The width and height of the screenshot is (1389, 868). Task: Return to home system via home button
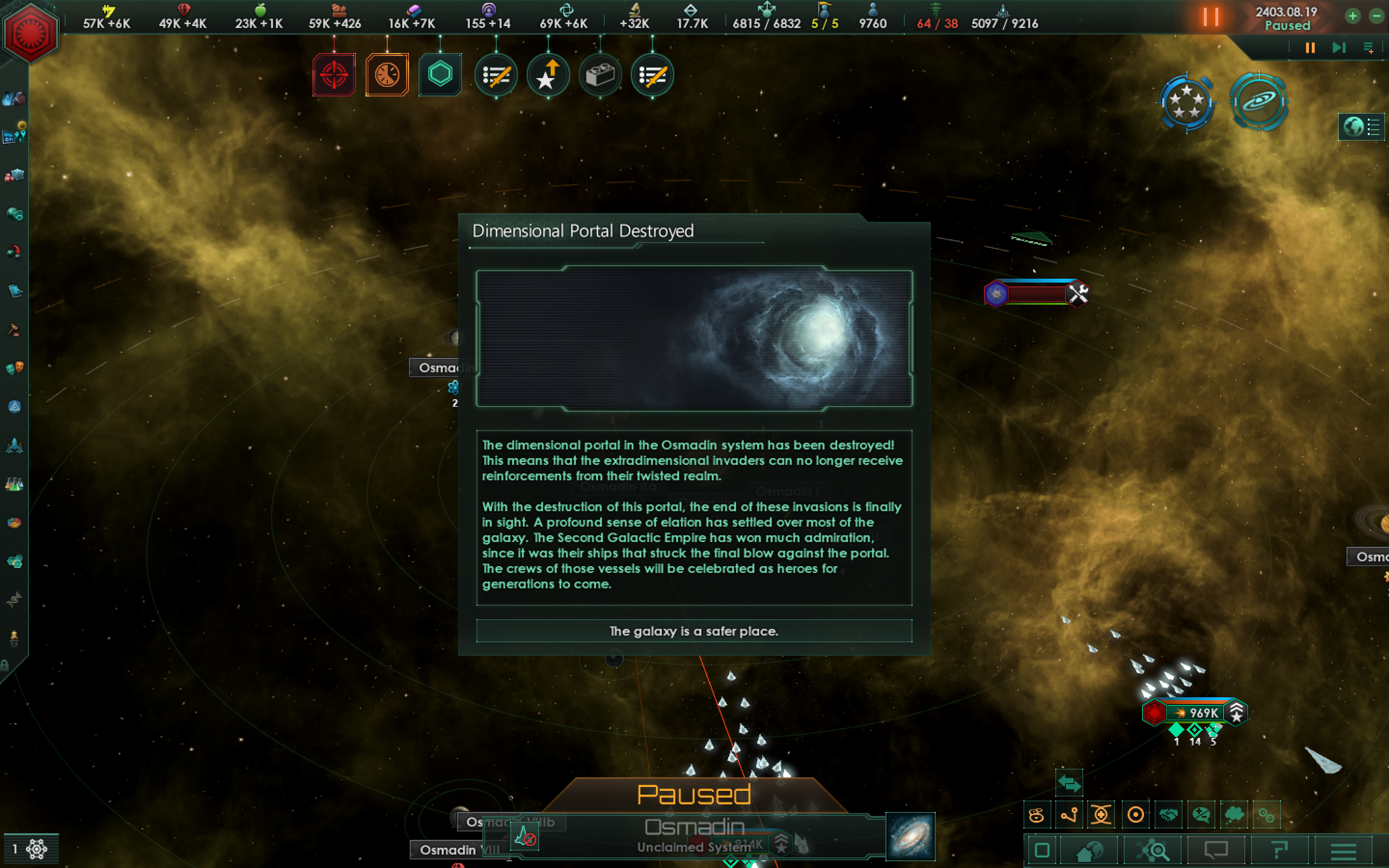[x=1089, y=851]
